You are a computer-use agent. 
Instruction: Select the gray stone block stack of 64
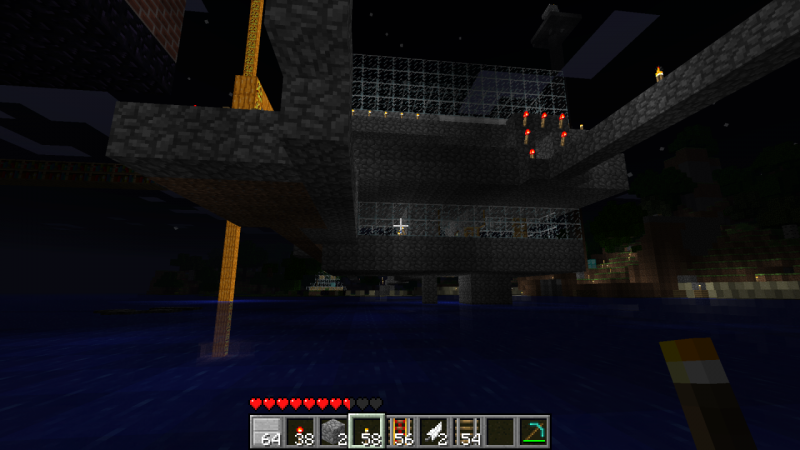266,431
